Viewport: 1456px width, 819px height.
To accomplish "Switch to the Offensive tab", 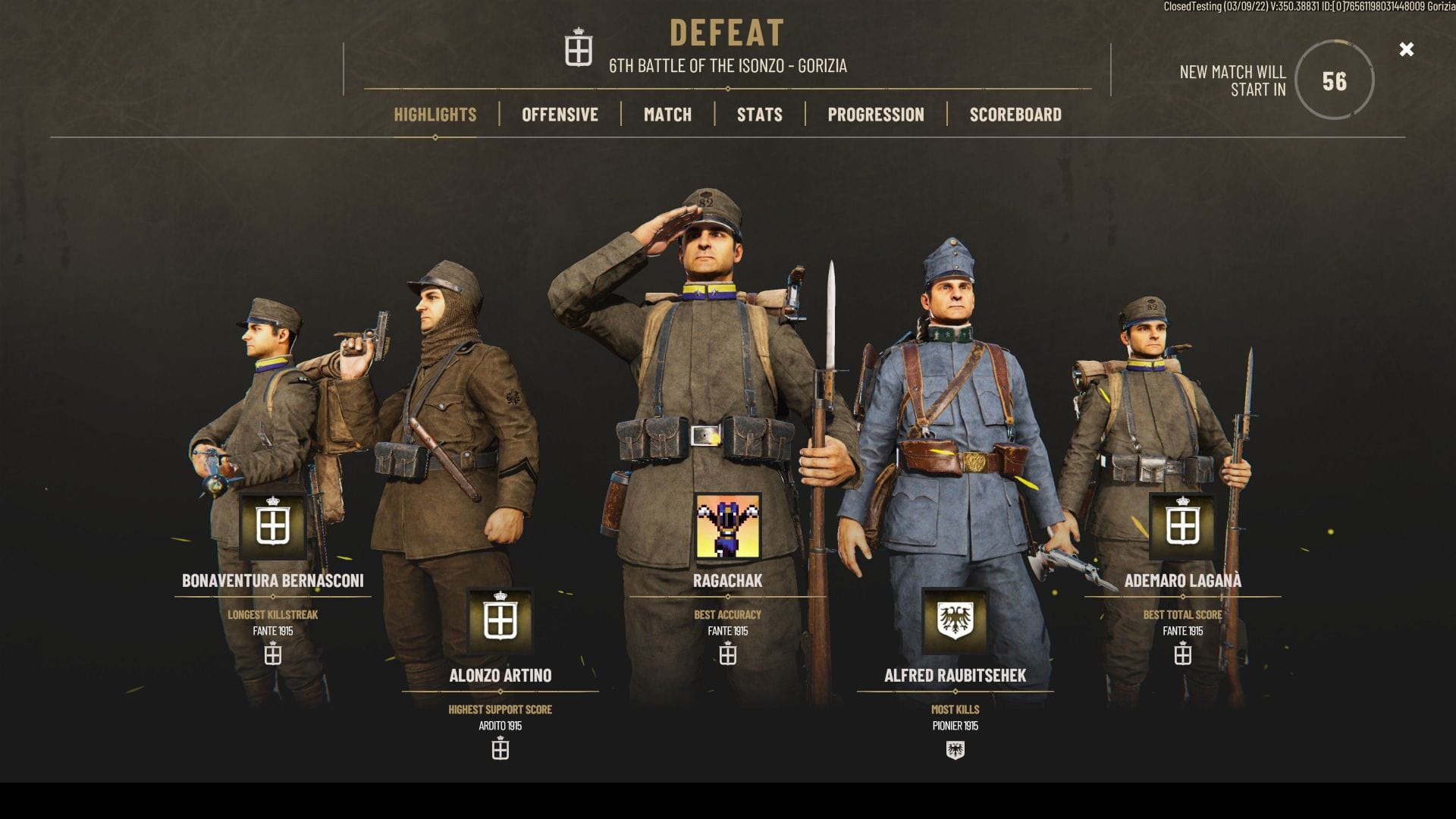I will point(559,115).
